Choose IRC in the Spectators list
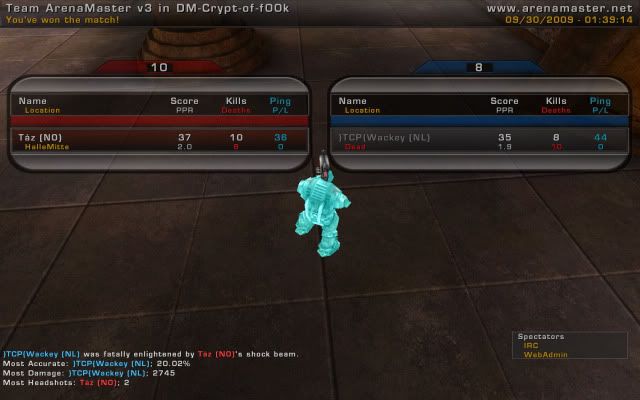Screen dimensions: 640x400 (530, 346)
